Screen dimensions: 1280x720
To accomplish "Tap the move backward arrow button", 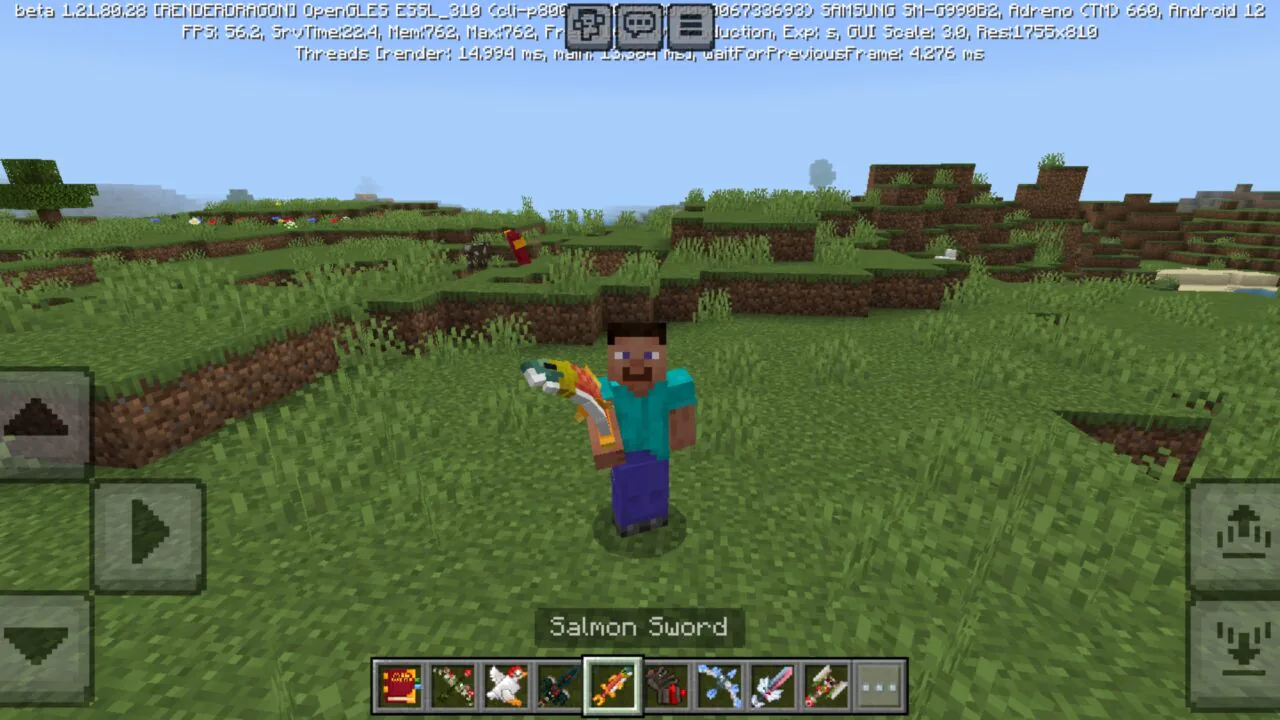I will click(40, 644).
